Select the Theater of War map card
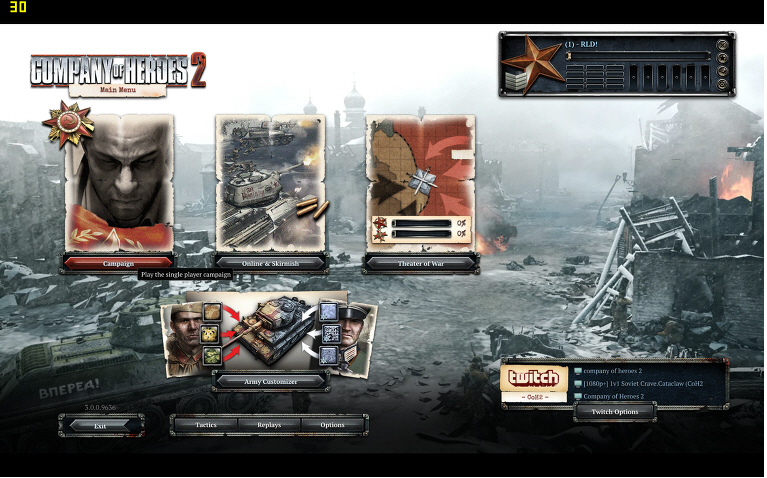767x478 pixels. click(x=420, y=175)
